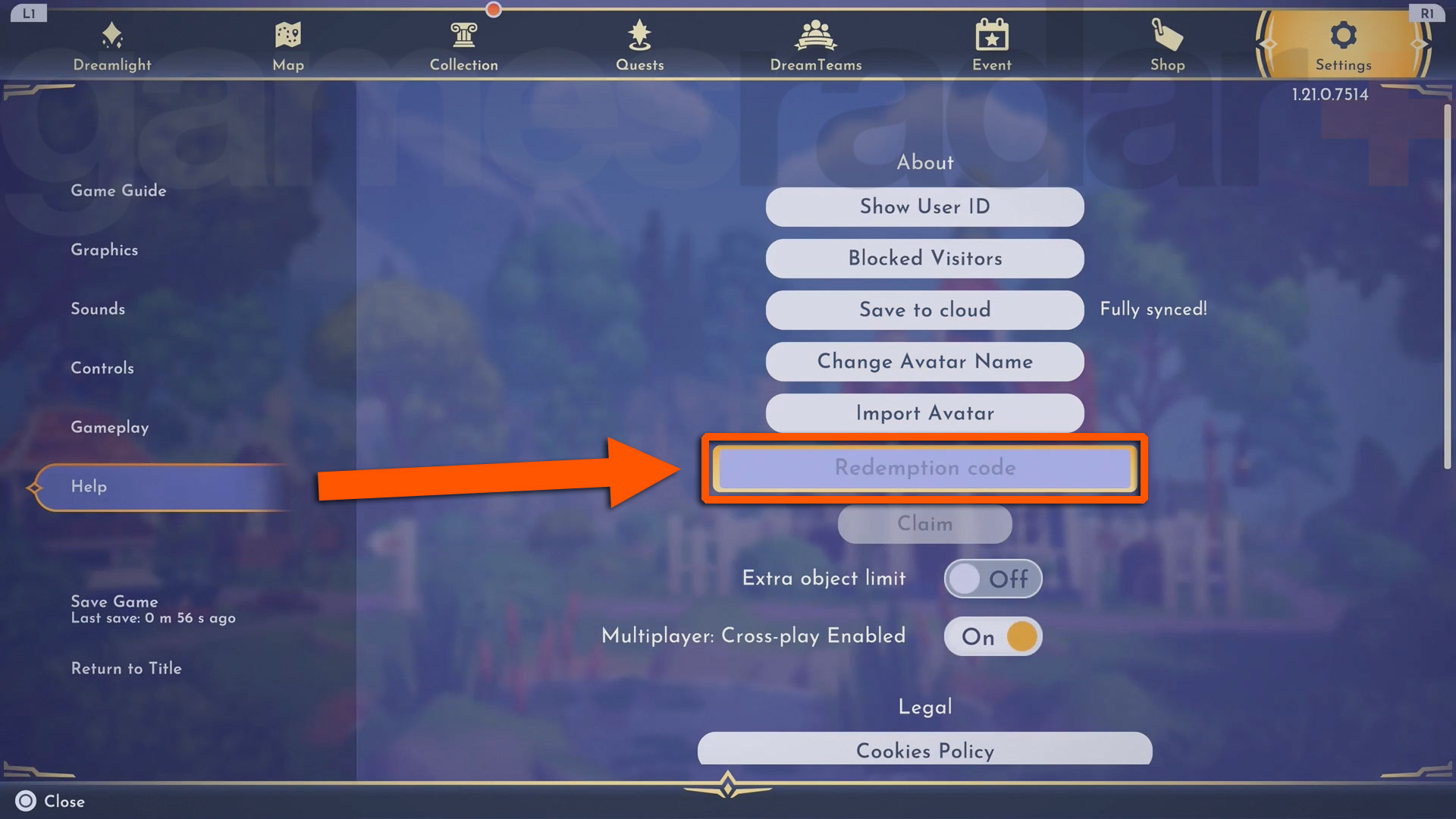Switch to the Graphics settings section

tap(104, 249)
